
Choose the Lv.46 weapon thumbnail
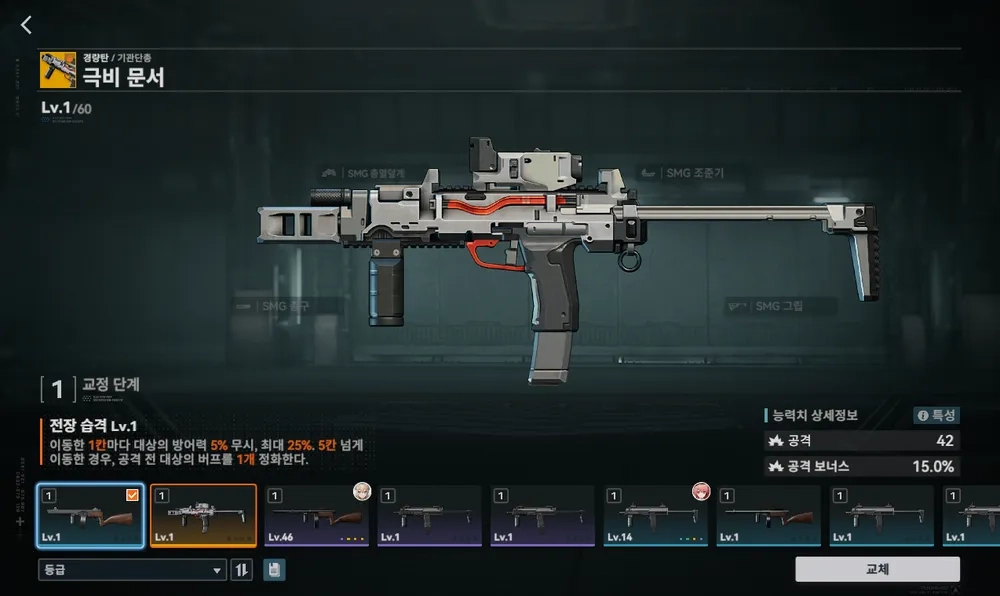click(317, 516)
